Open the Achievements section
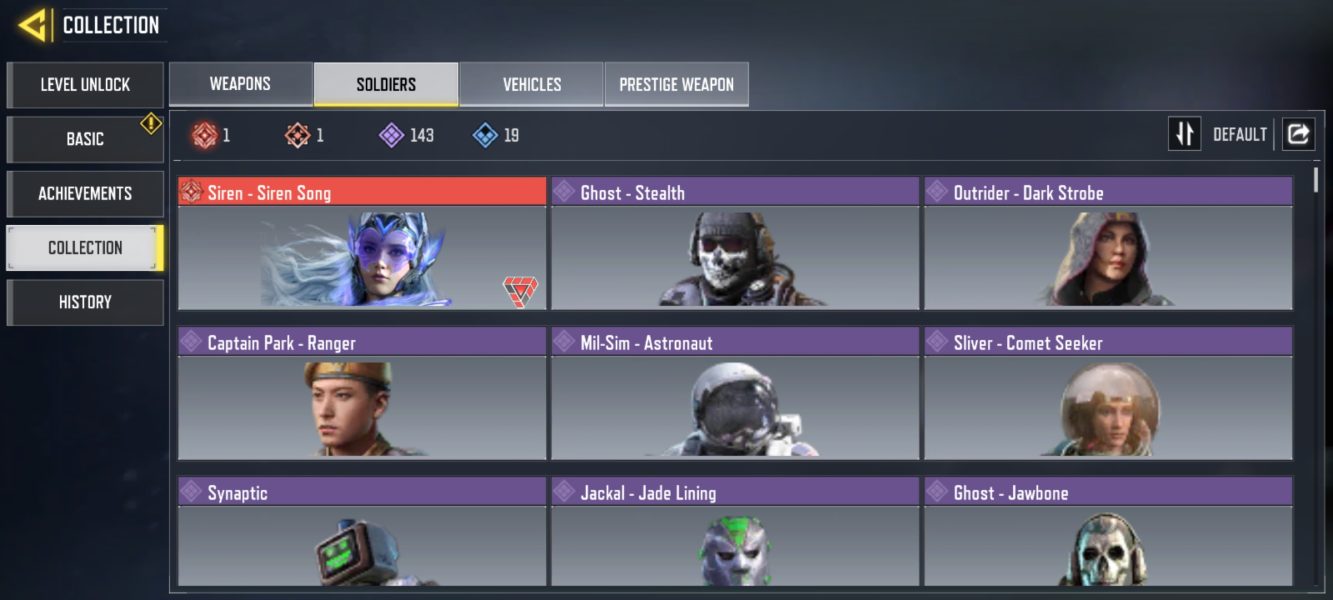 click(x=85, y=193)
